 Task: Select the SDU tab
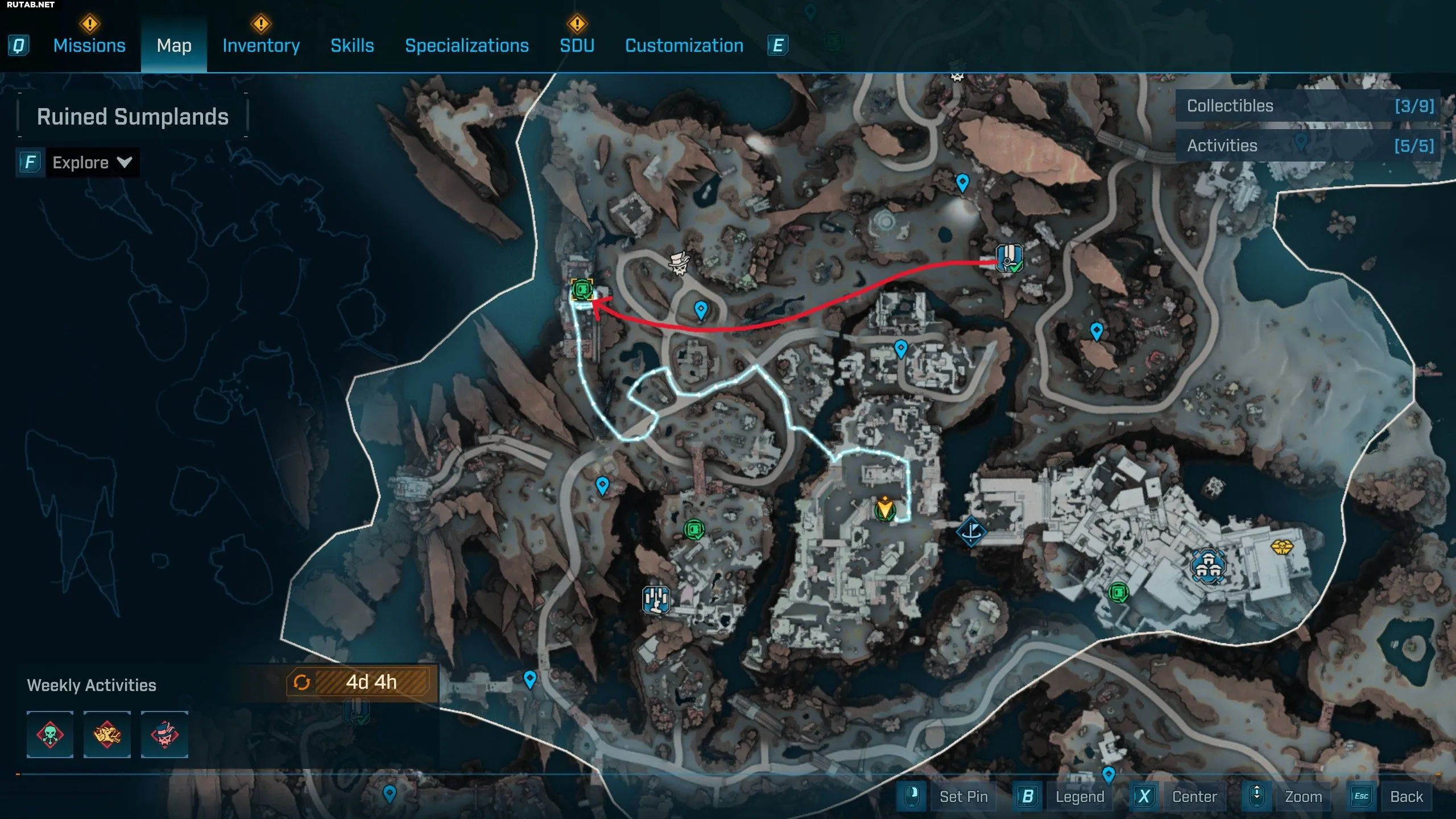click(577, 45)
